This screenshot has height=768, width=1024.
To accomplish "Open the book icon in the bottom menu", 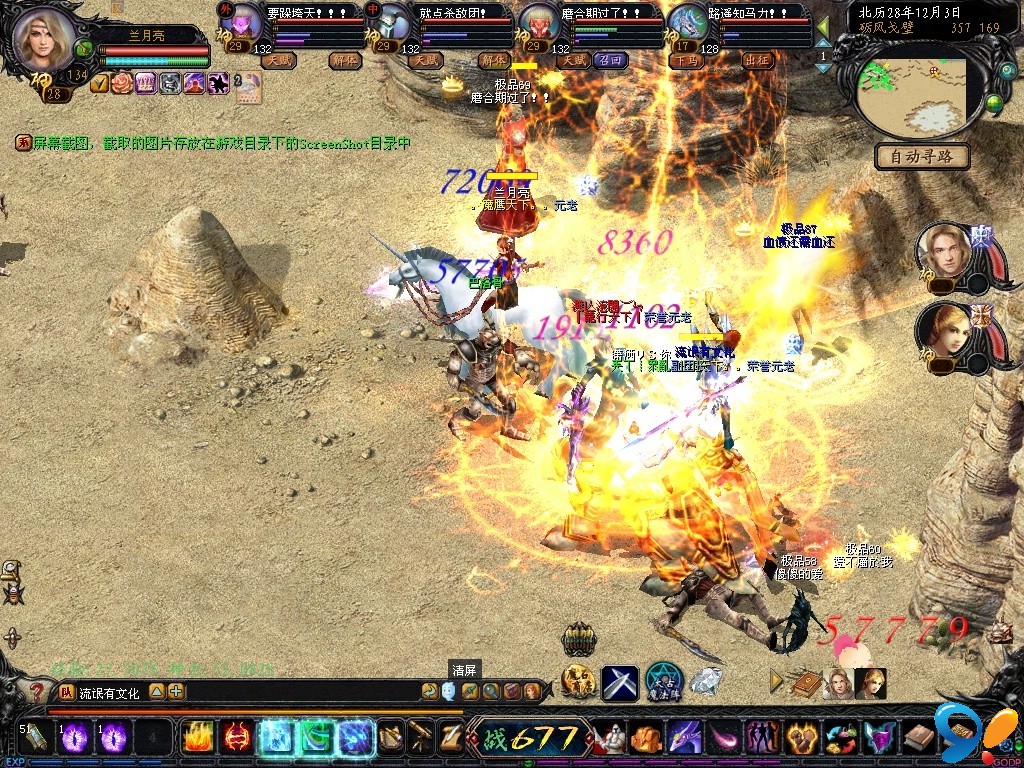I will pyautogui.click(x=808, y=683).
